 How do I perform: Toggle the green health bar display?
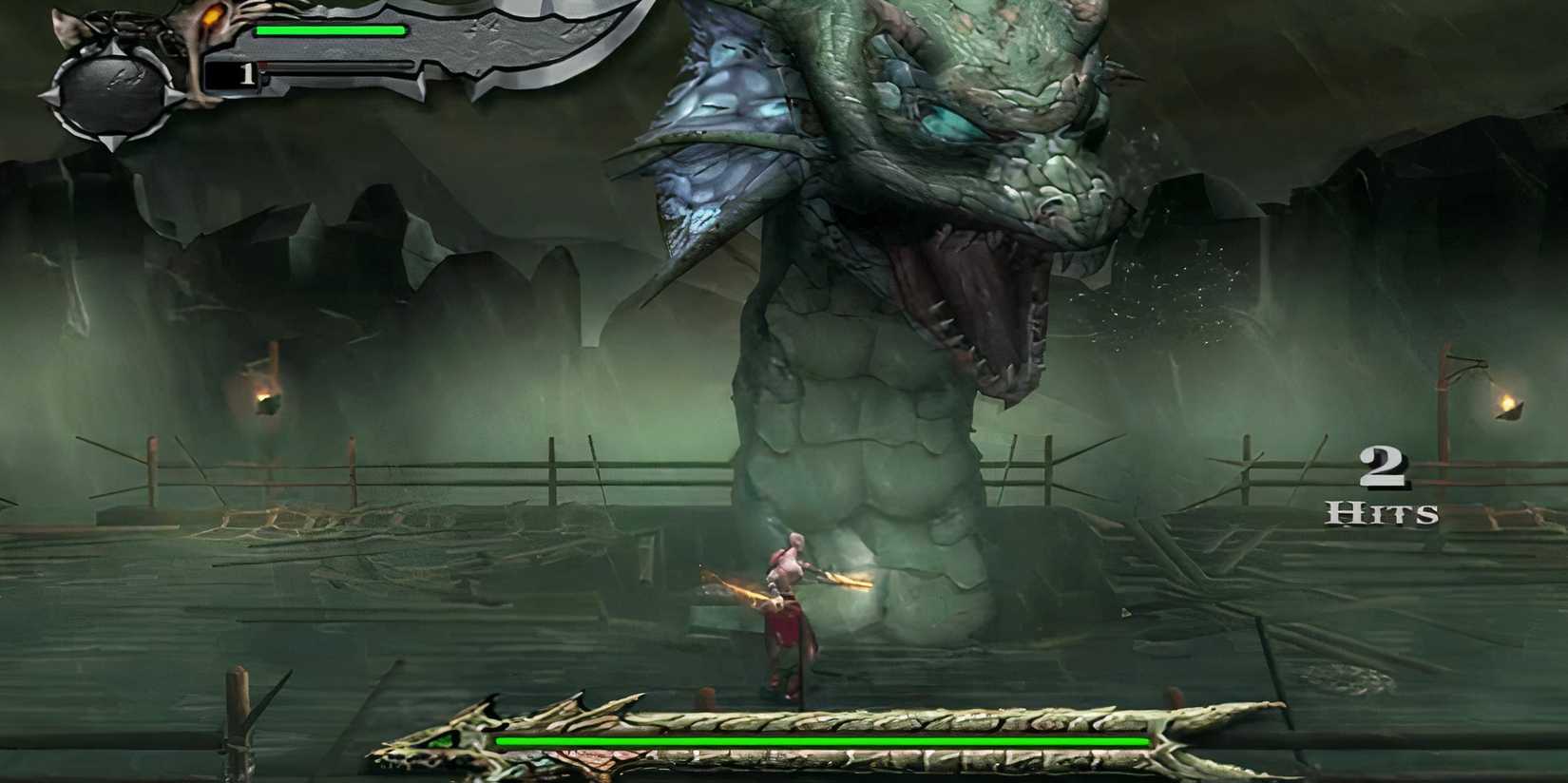(x=328, y=30)
